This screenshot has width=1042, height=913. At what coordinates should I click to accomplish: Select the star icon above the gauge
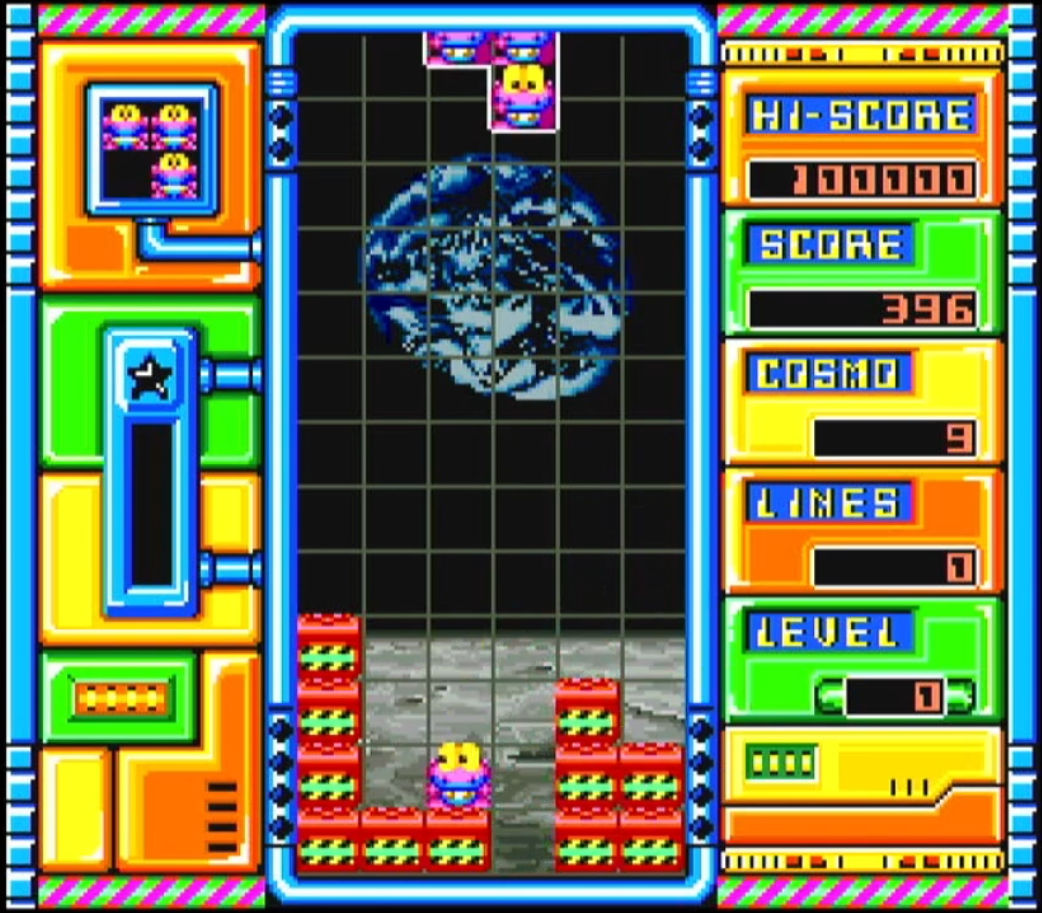(x=151, y=376)
